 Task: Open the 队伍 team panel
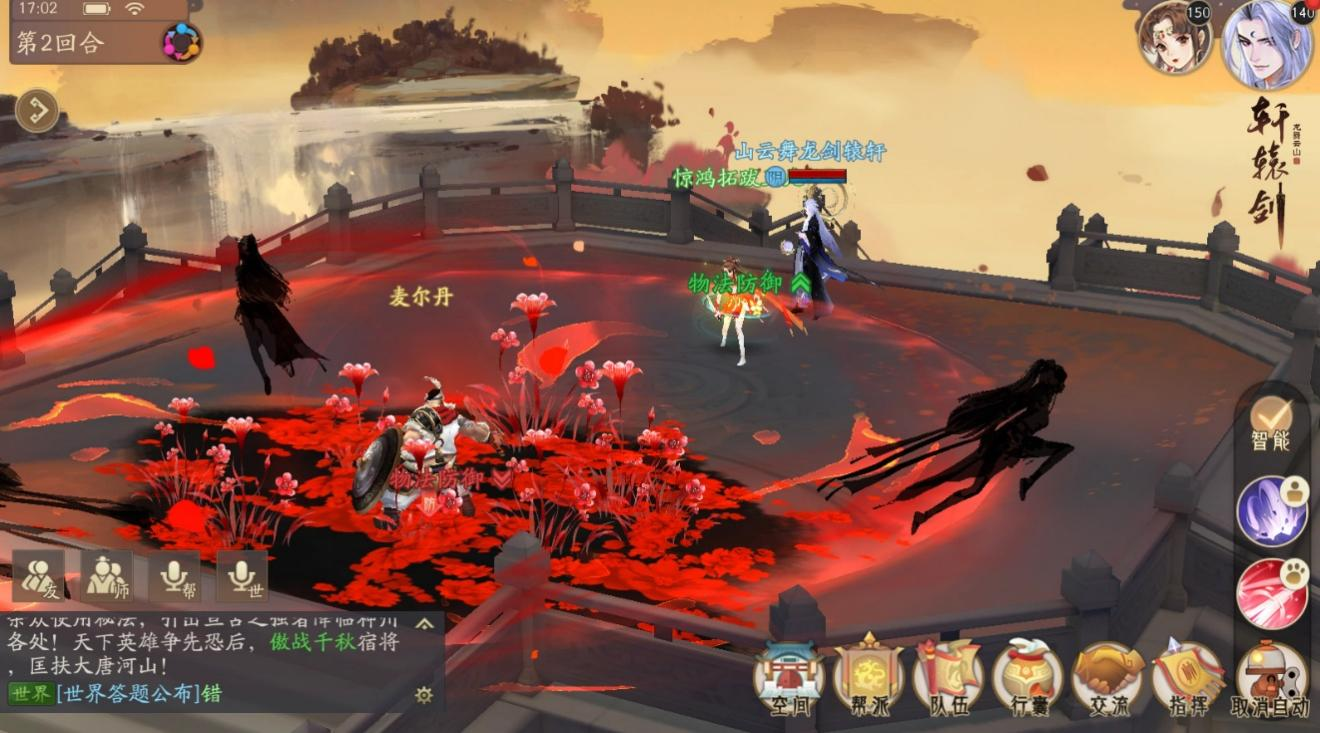[948, 676]
